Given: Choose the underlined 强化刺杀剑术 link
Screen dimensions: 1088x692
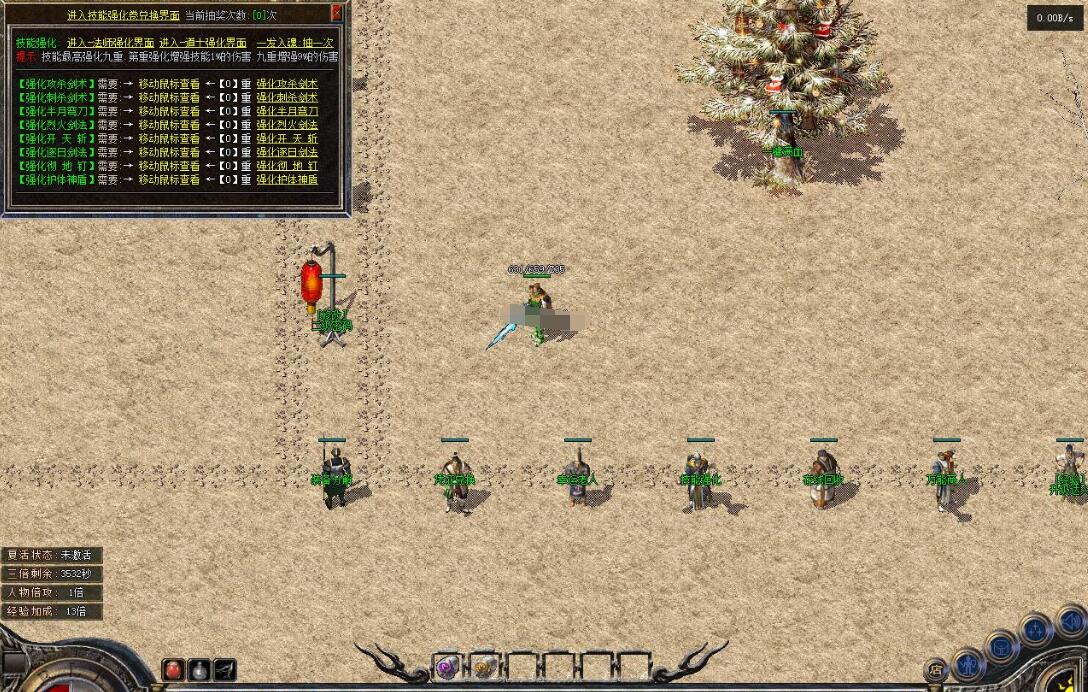Looking at the screenshot, I should (x=287, y=98).
